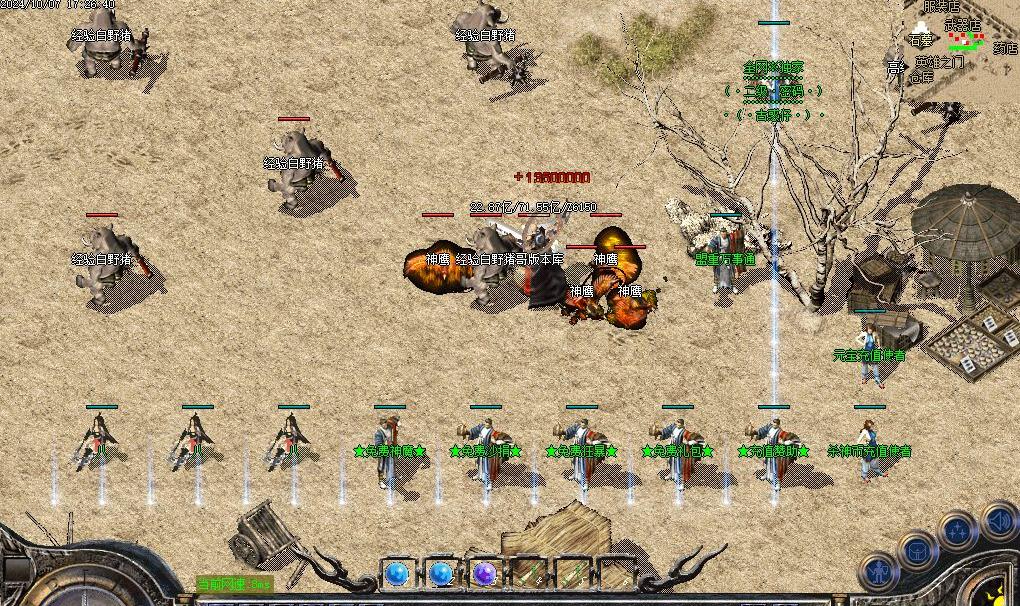Use the scroll in hotbar slot 5
The width and height of the screenshot is (1020, 606).
(573, 574)
